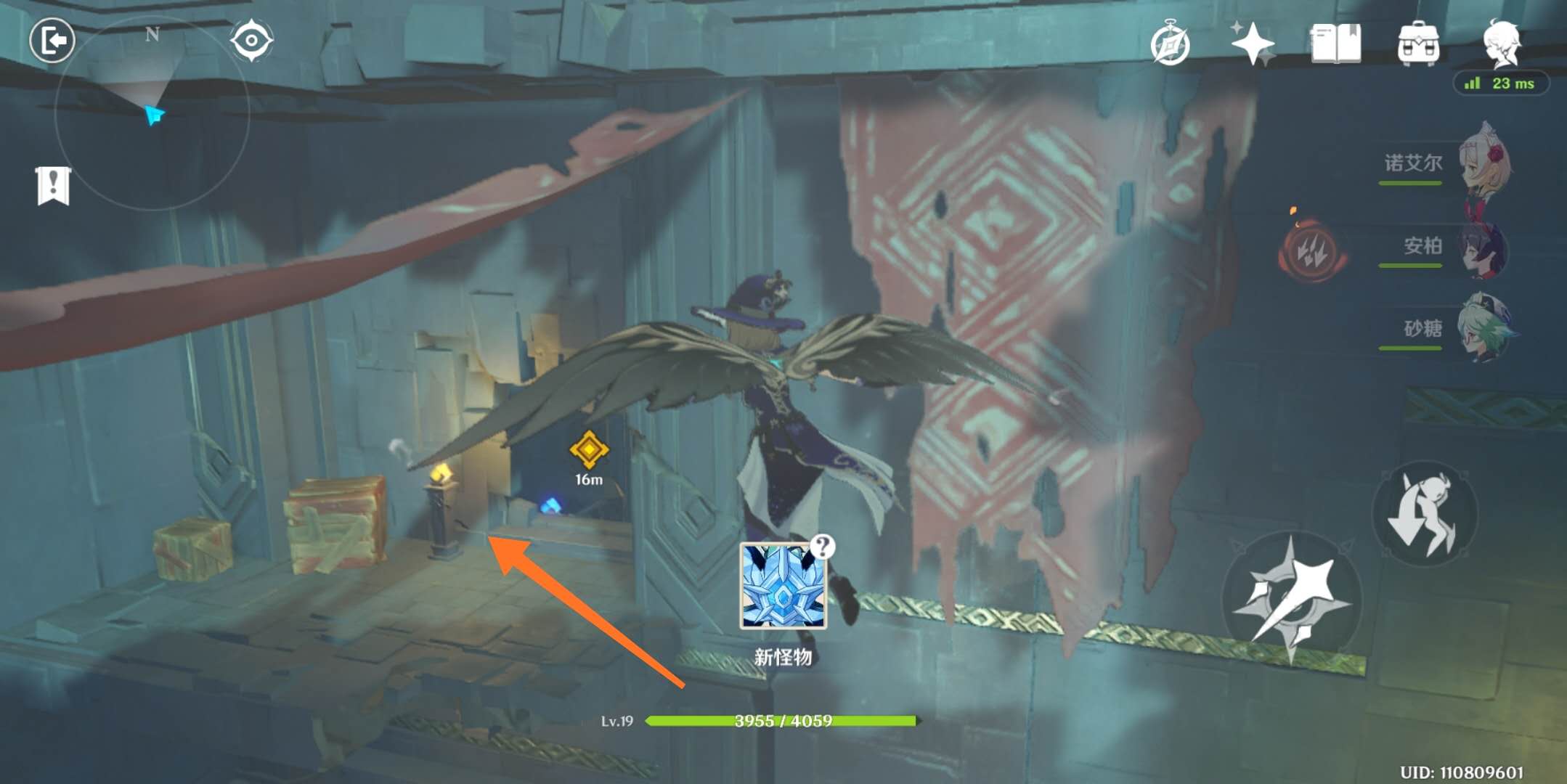Open the wish star icon
This screenshot has height=784, width=1567.
tap(1253, 44)
